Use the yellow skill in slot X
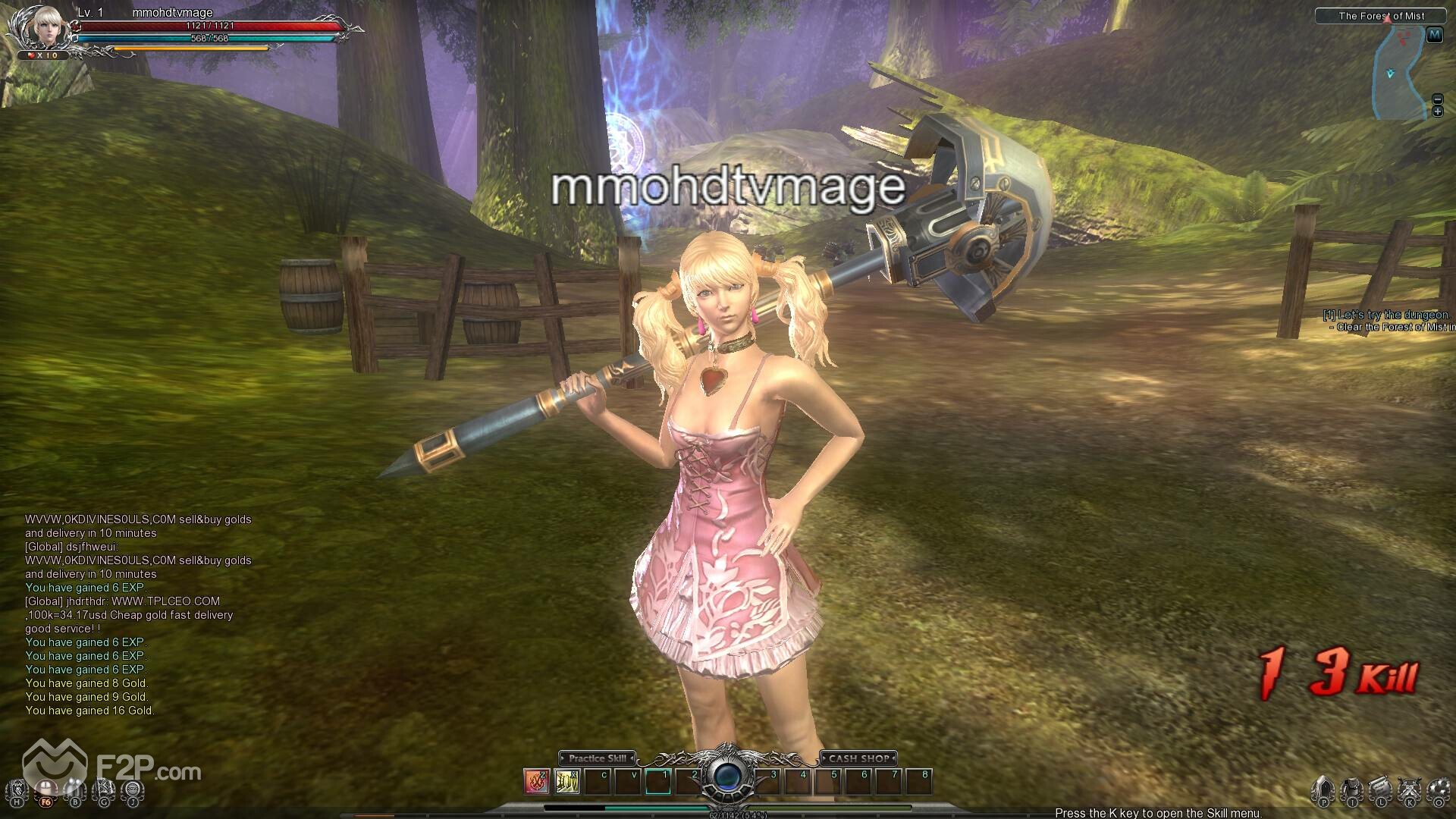The height and width of the screenshot is (819, 1456). point(567,781)
